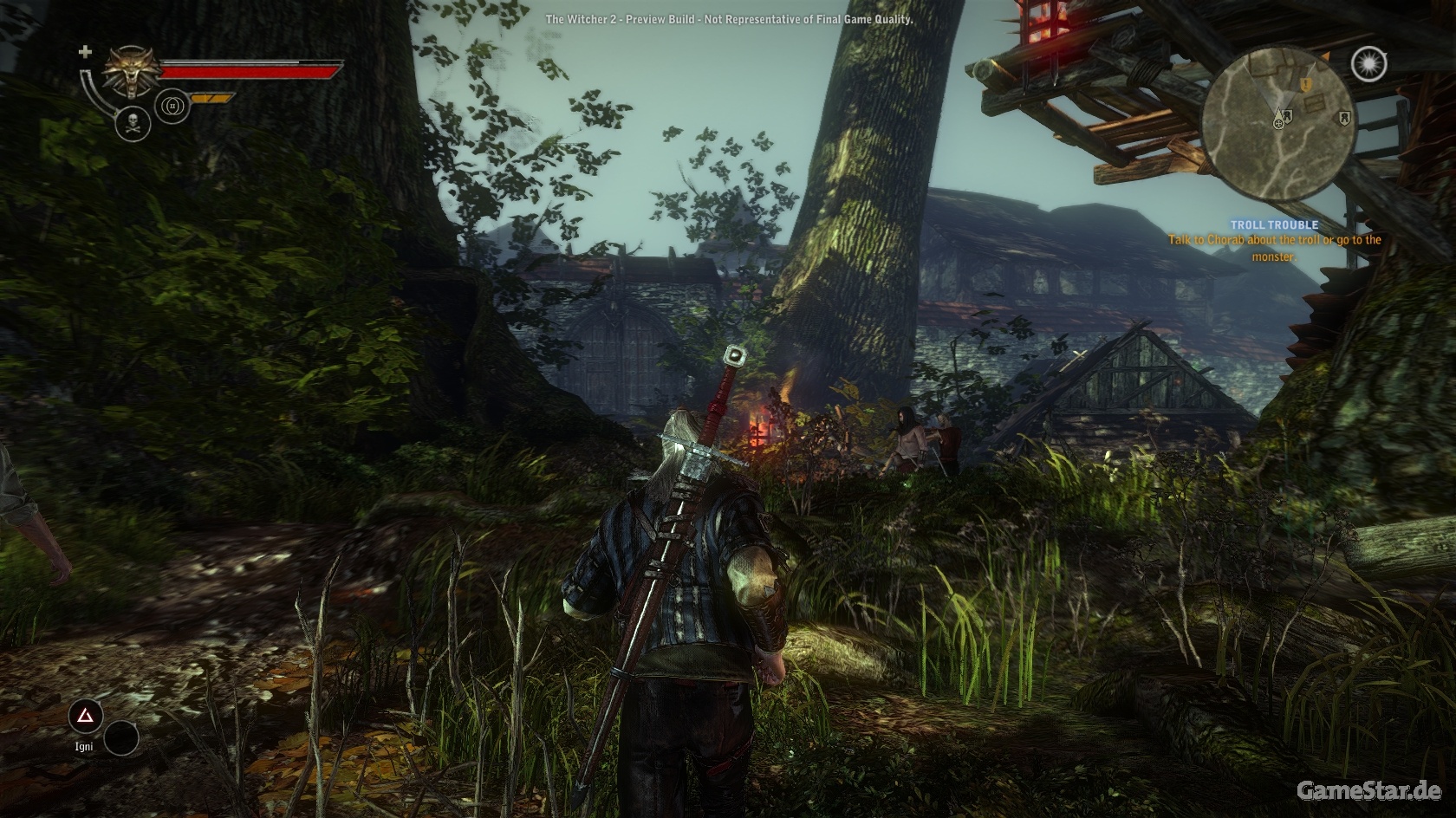Viewport: 1456px width, 818px height.
Task: Select the orange quest marker on minimap
Action: (x=1306, y=83)
